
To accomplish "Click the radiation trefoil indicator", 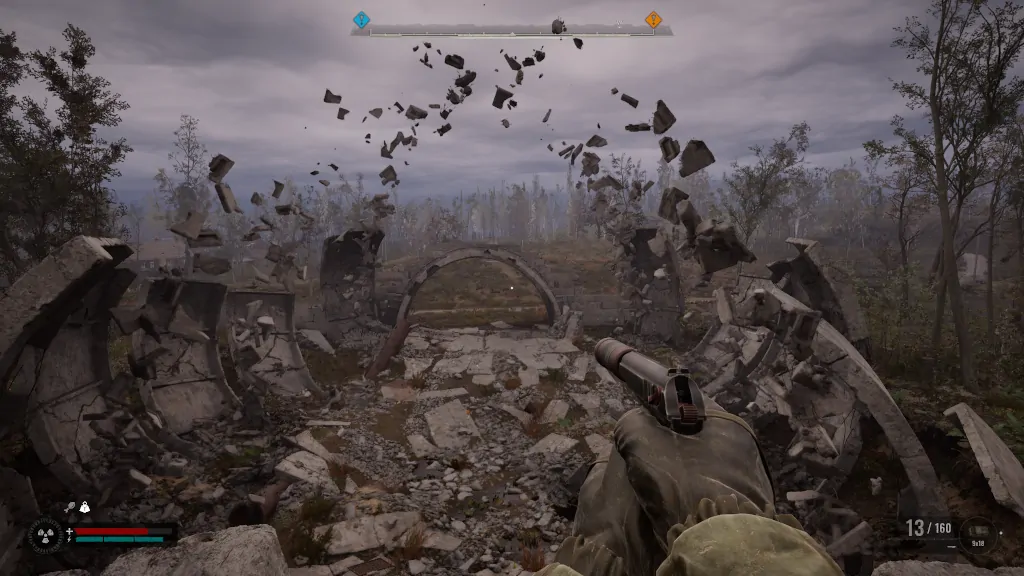I will (45, 535).
